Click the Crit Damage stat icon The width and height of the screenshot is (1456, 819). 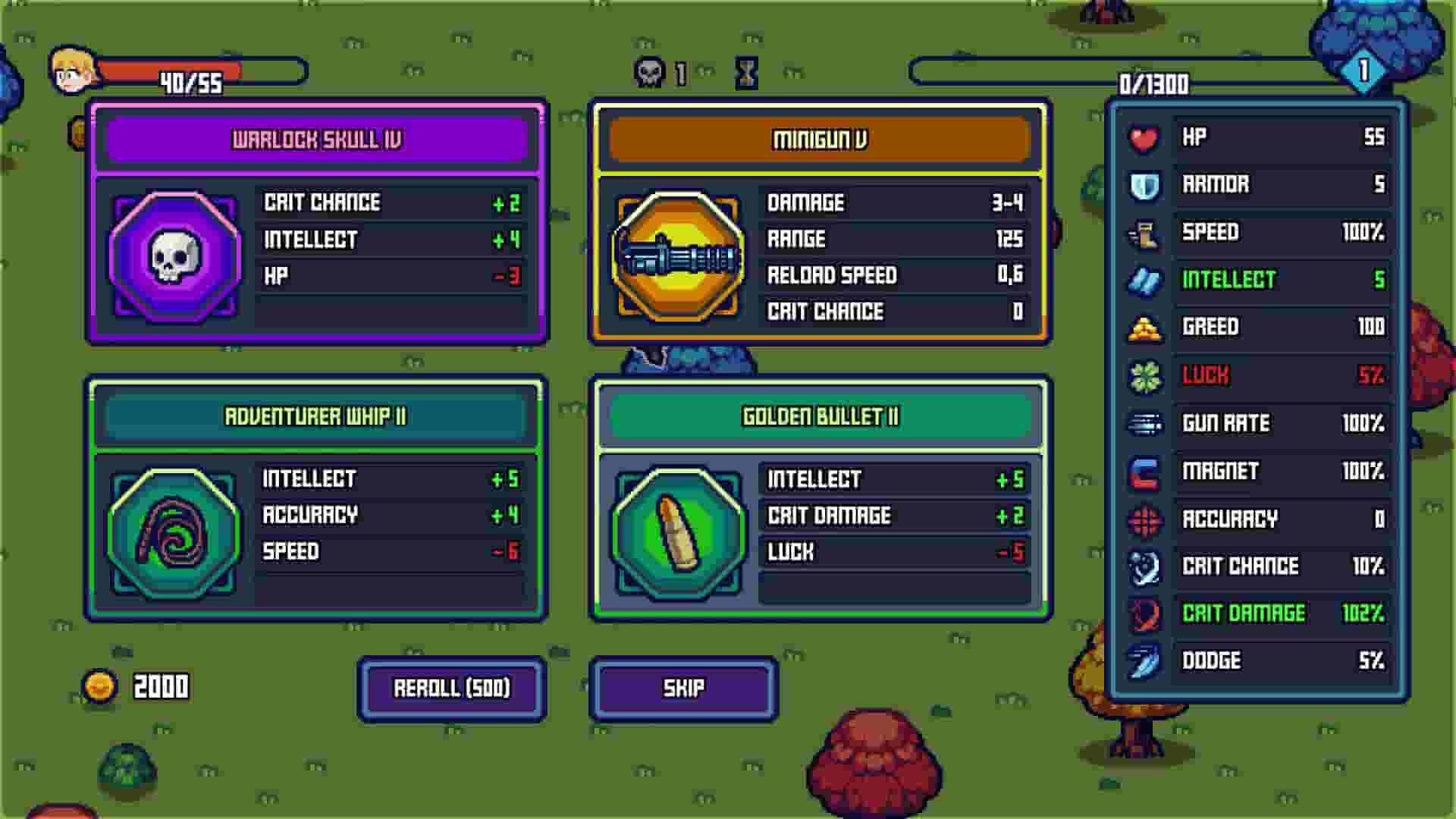pos(1145,613)
